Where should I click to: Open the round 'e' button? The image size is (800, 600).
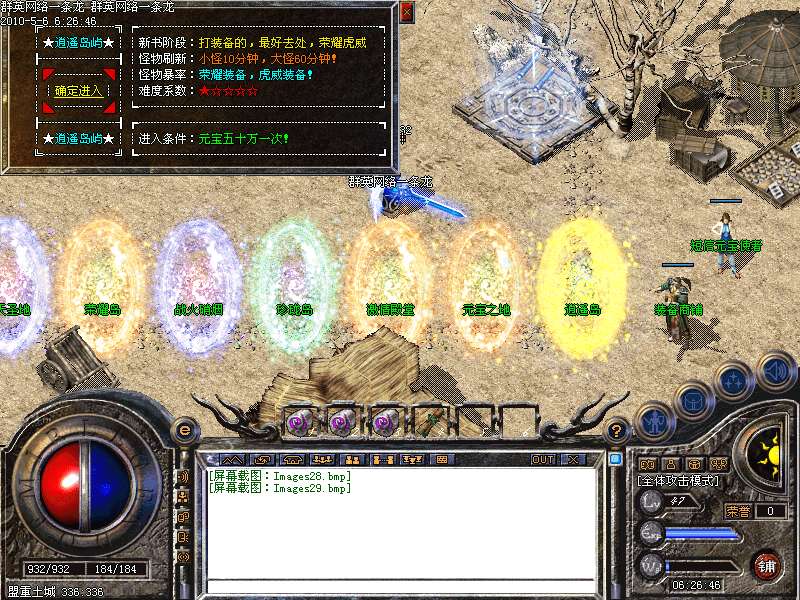coord(184,429)
